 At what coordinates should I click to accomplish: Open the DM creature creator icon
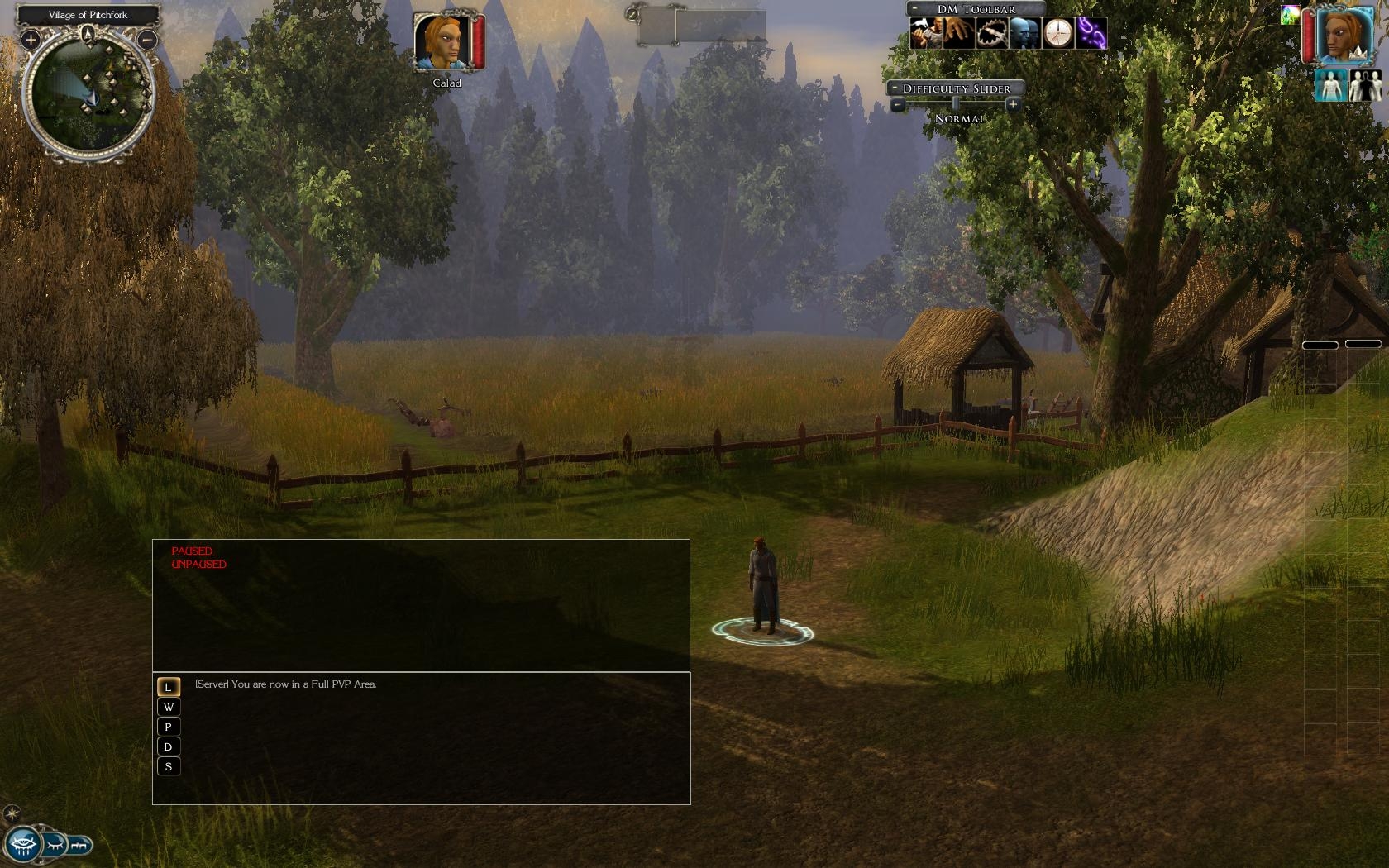[925, 34]
